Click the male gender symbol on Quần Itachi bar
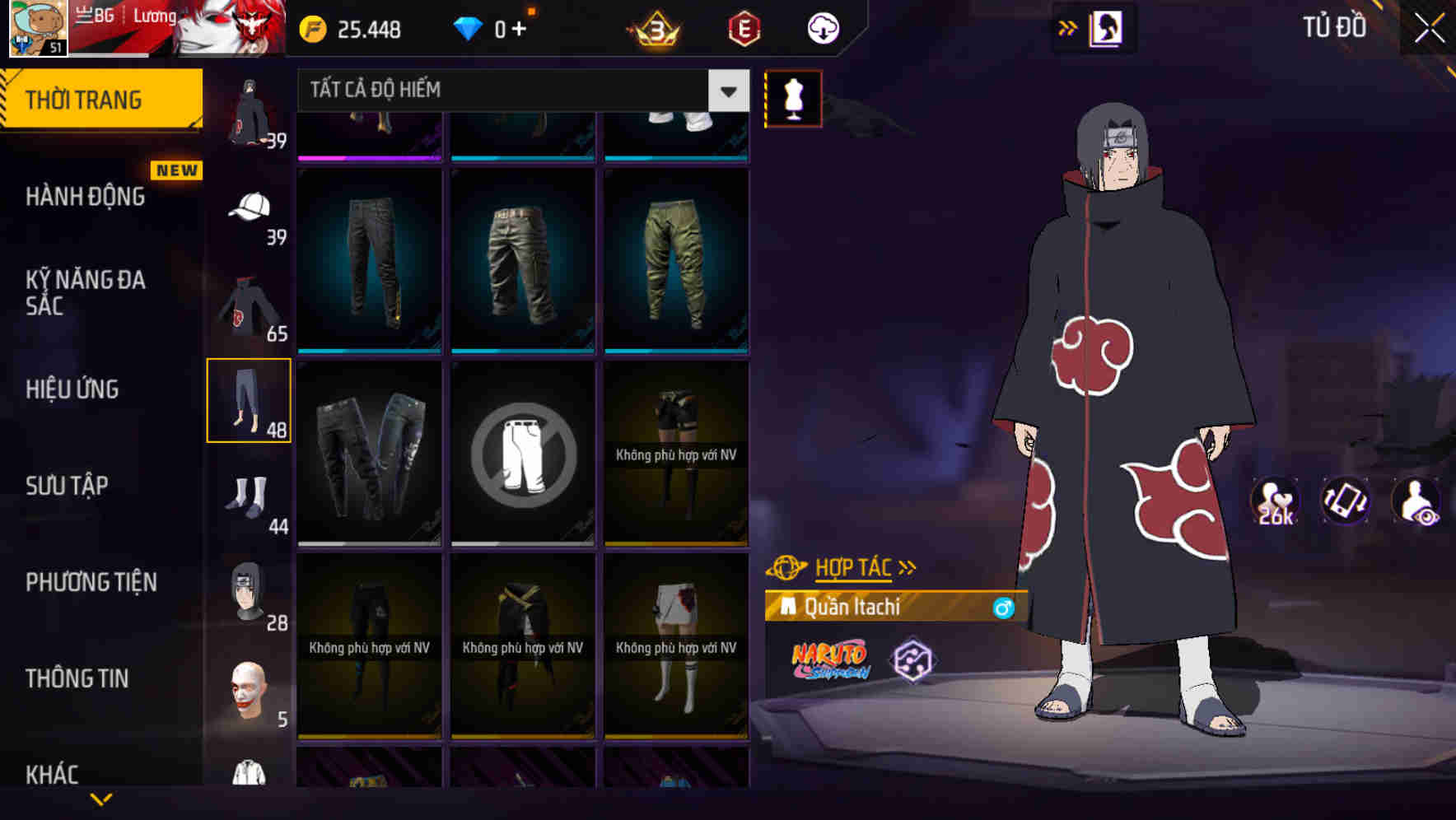 [1001, 608]
